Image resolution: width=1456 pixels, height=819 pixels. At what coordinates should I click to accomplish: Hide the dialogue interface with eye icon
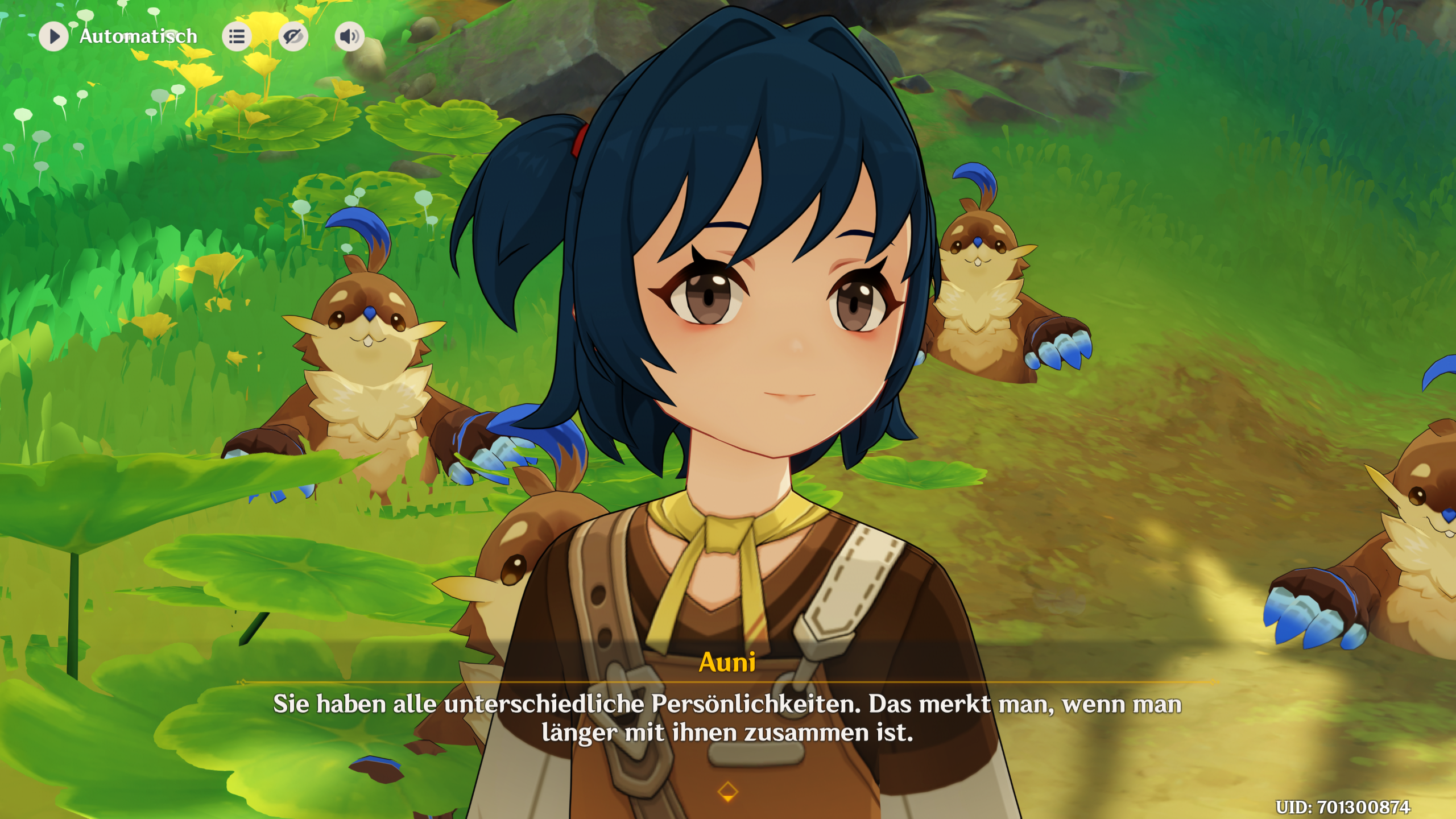(x=293, y=37)
